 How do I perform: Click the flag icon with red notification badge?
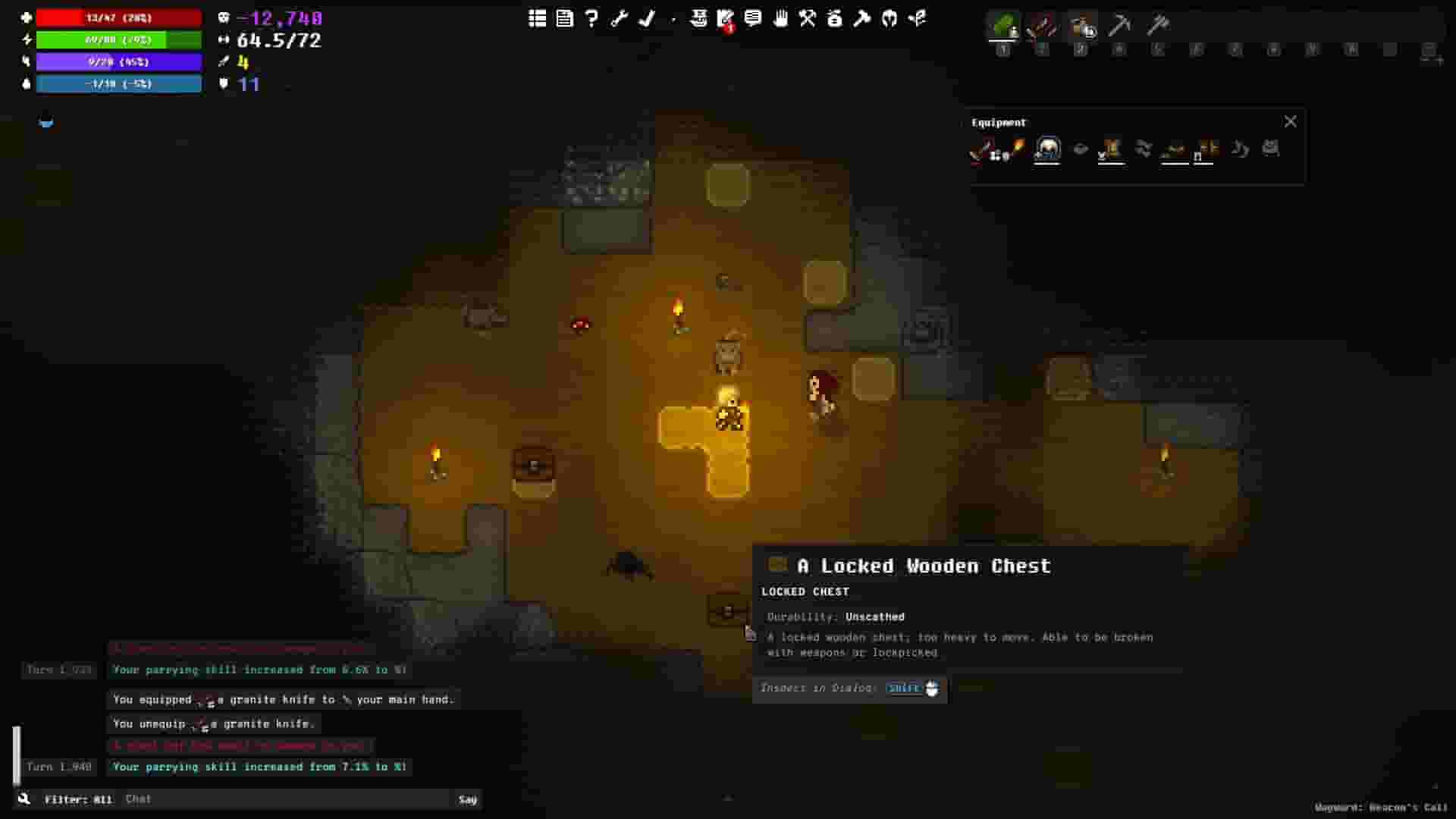(726, 19)
